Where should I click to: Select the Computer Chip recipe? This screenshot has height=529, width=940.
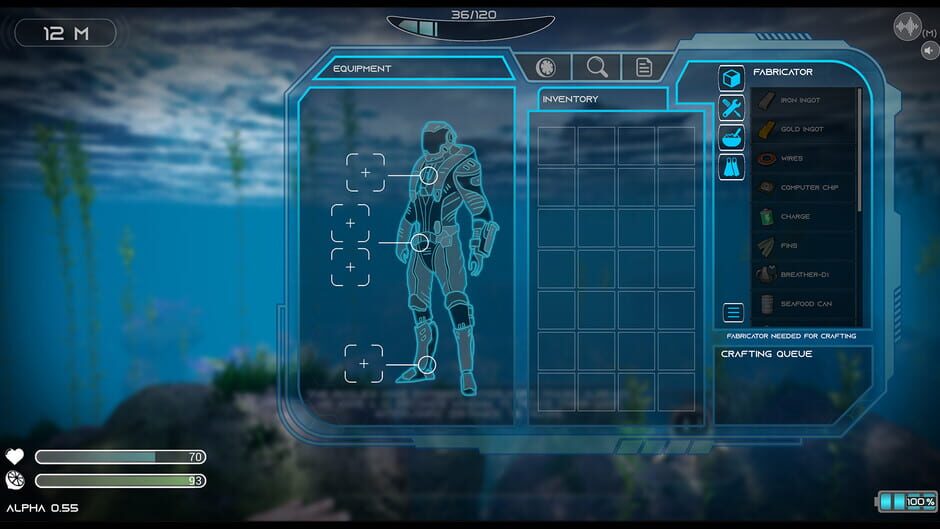coord(804,187)
